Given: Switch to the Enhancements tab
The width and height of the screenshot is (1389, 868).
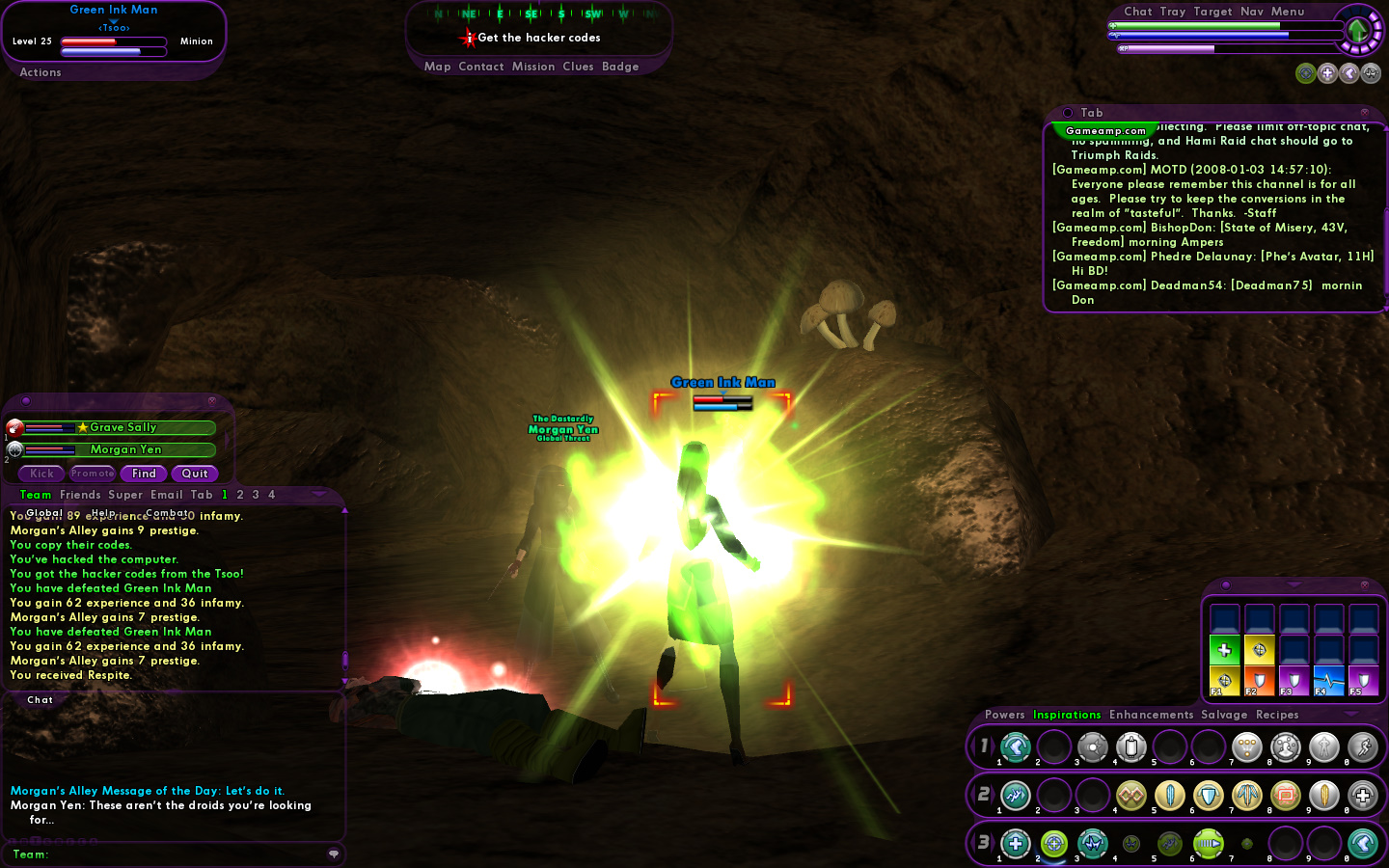Looking at the screenshot, I should [x=1151, y=715].
